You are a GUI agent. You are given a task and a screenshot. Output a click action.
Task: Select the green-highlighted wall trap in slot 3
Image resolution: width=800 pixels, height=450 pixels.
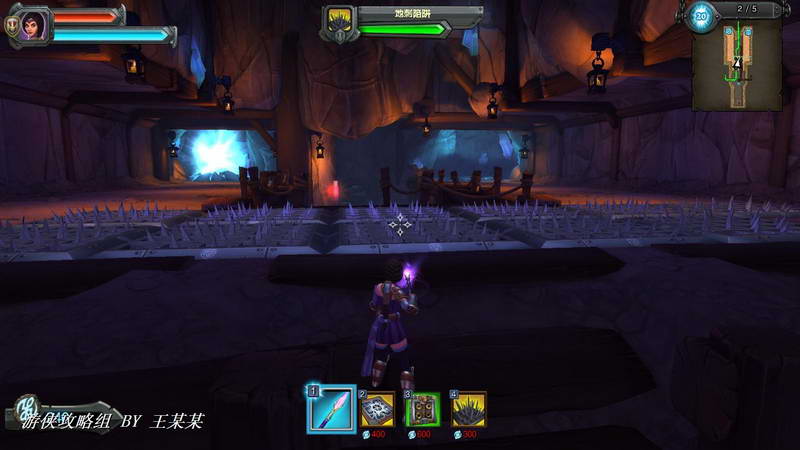point(423,409)
